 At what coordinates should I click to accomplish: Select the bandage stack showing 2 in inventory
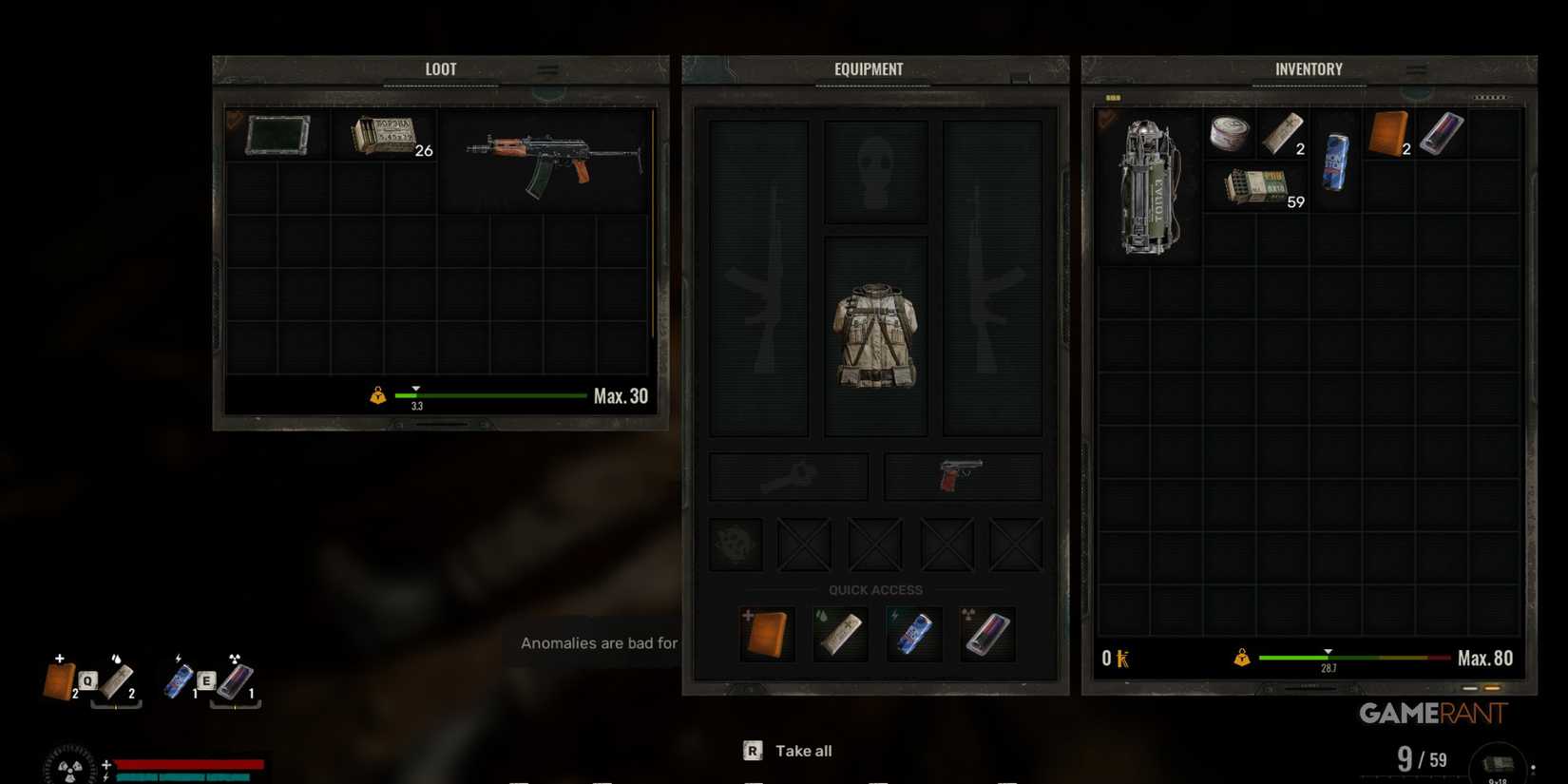[x=1283, y=133]
